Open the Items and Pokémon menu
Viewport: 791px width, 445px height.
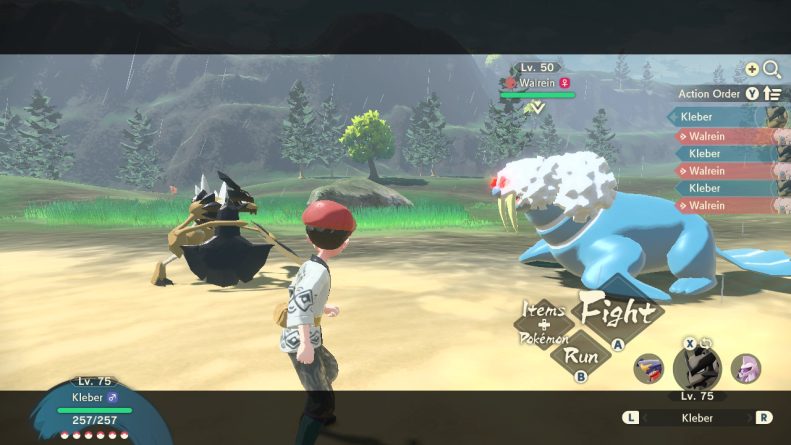point(544,324)
